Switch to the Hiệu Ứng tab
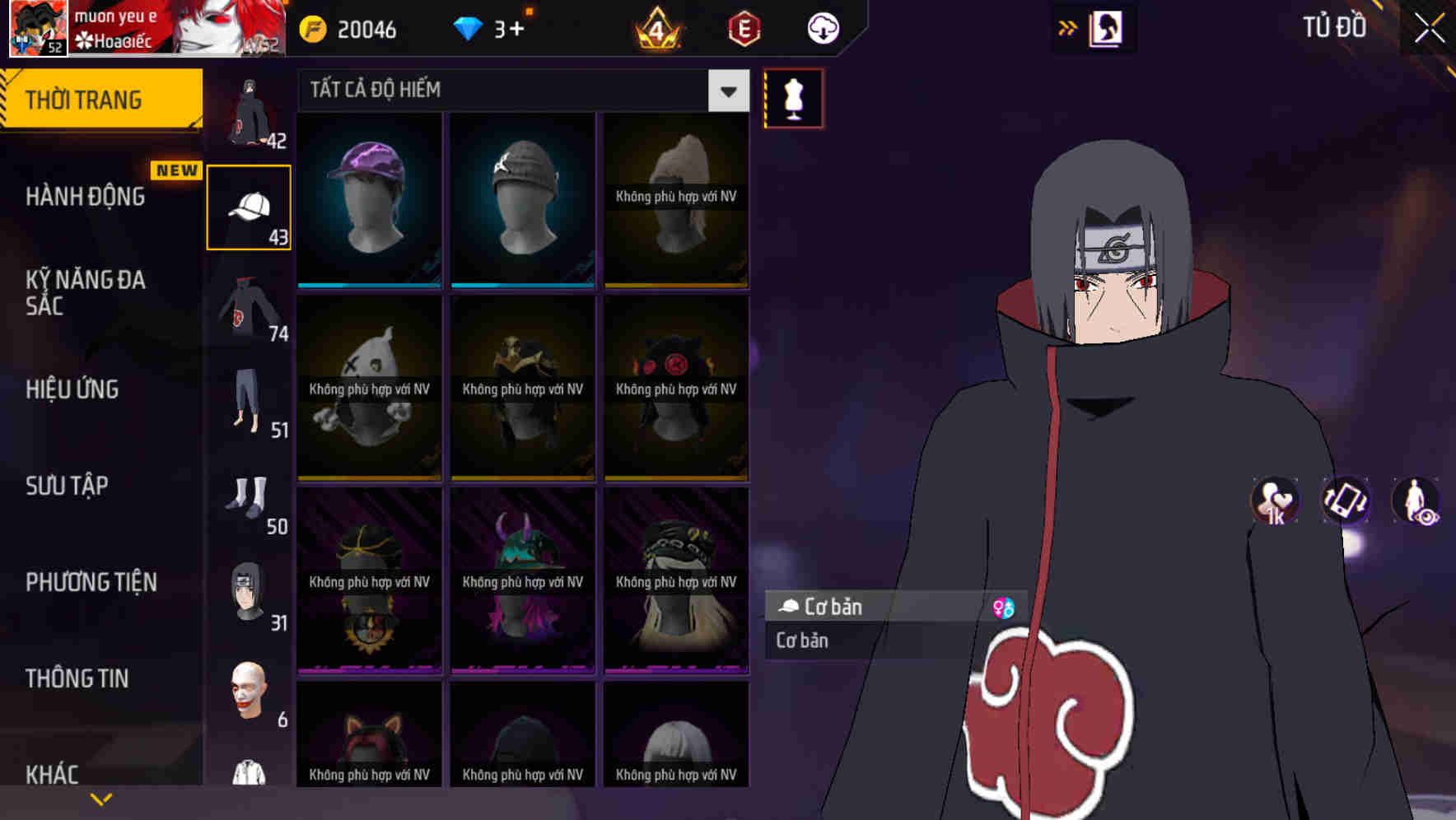This screenshot has height=820, width=1456. point(72,389)
